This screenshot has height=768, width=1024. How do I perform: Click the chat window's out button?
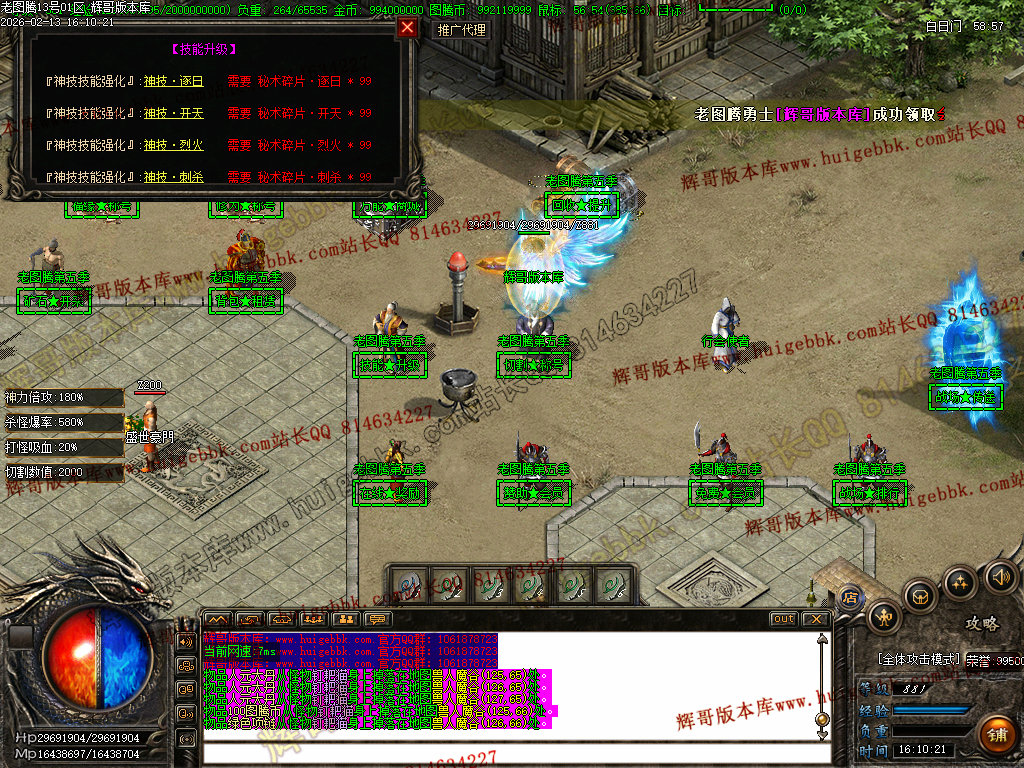[x=784, y=619]
